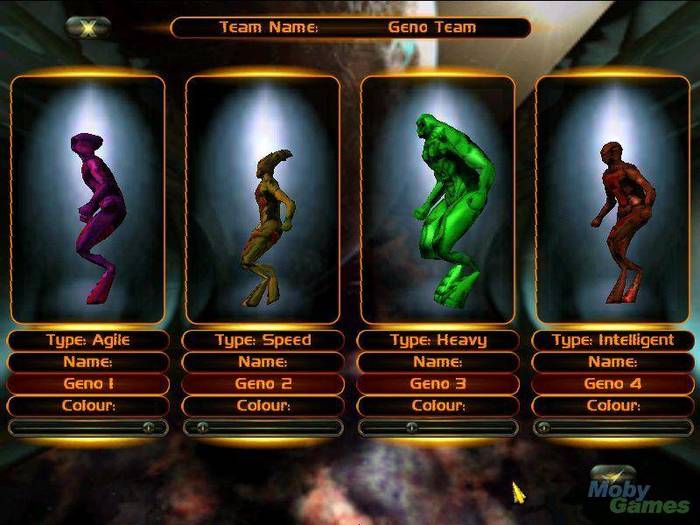
Task: Edit the Geno 3 name field
Action: (438, 383)
